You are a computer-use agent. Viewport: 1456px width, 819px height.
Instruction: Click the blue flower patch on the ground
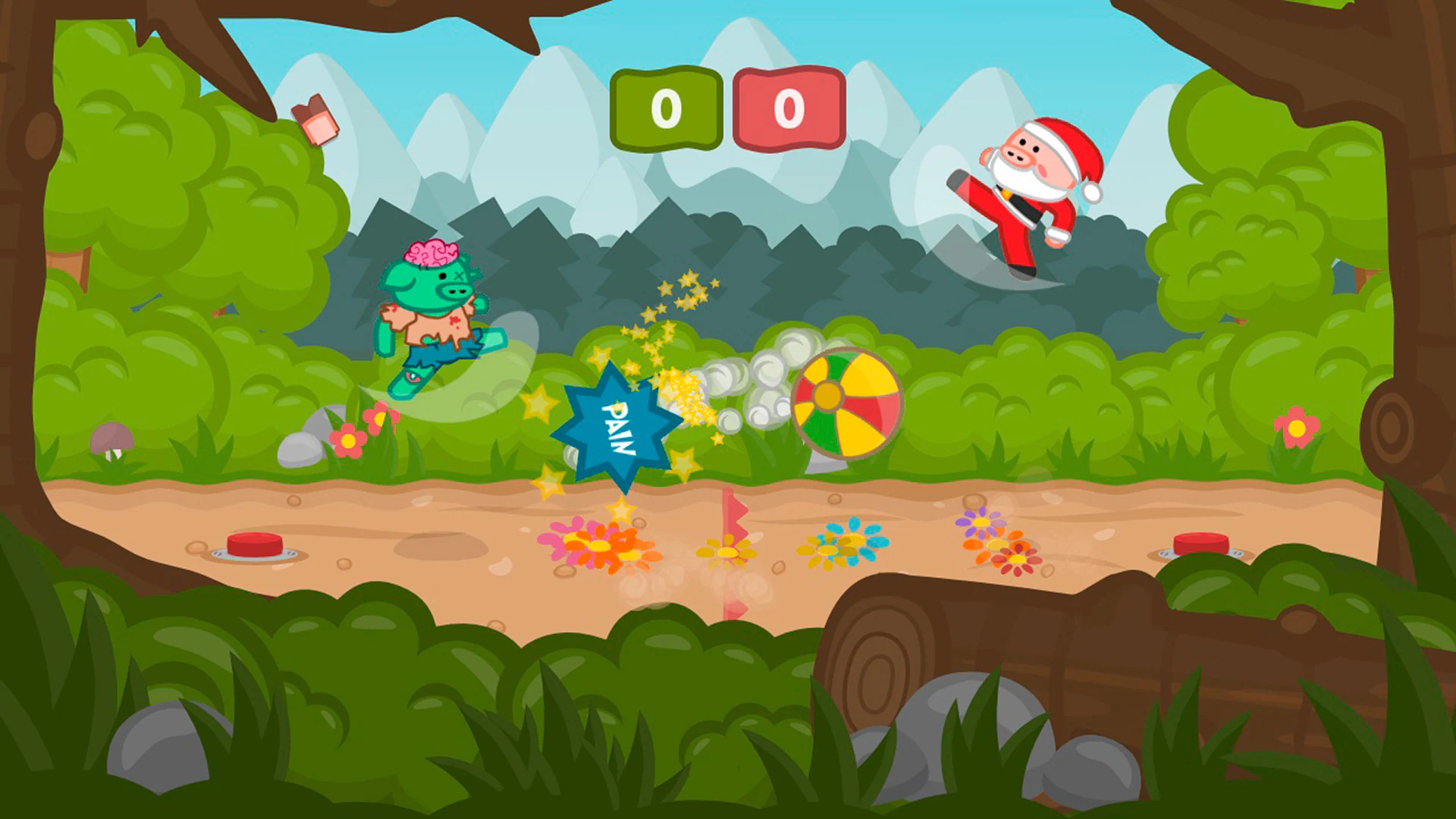coord(842,542)
